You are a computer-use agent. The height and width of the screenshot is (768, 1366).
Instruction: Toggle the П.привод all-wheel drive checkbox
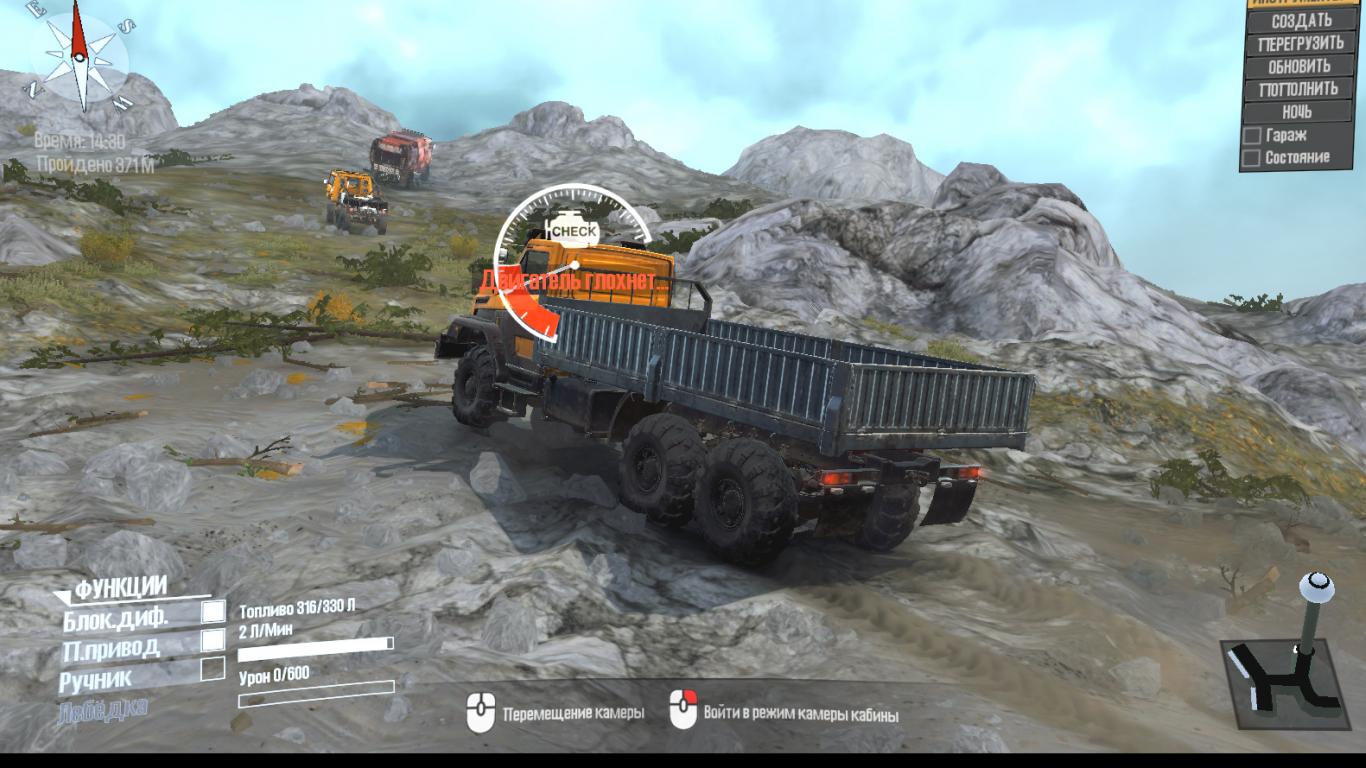[213, 640]
